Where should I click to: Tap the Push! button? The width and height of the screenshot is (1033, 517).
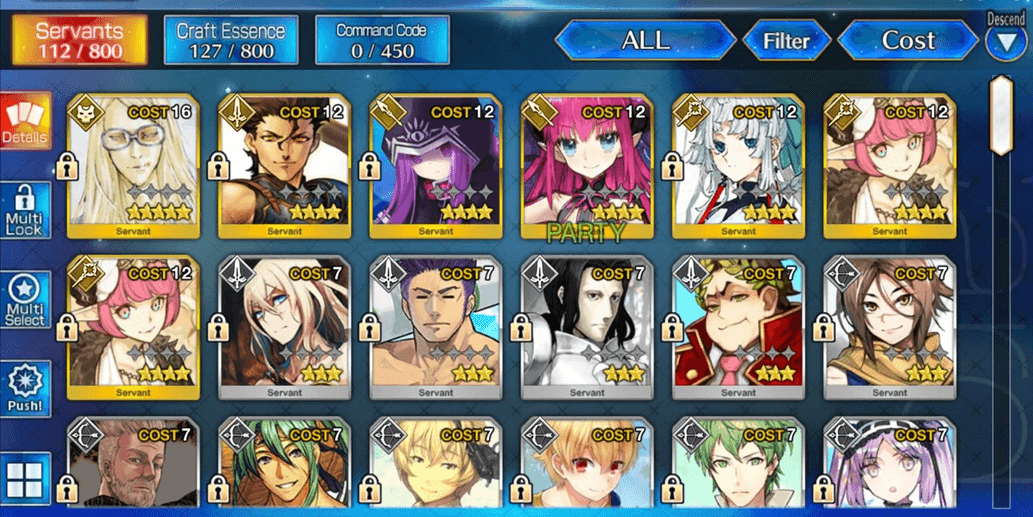(26, 390)
